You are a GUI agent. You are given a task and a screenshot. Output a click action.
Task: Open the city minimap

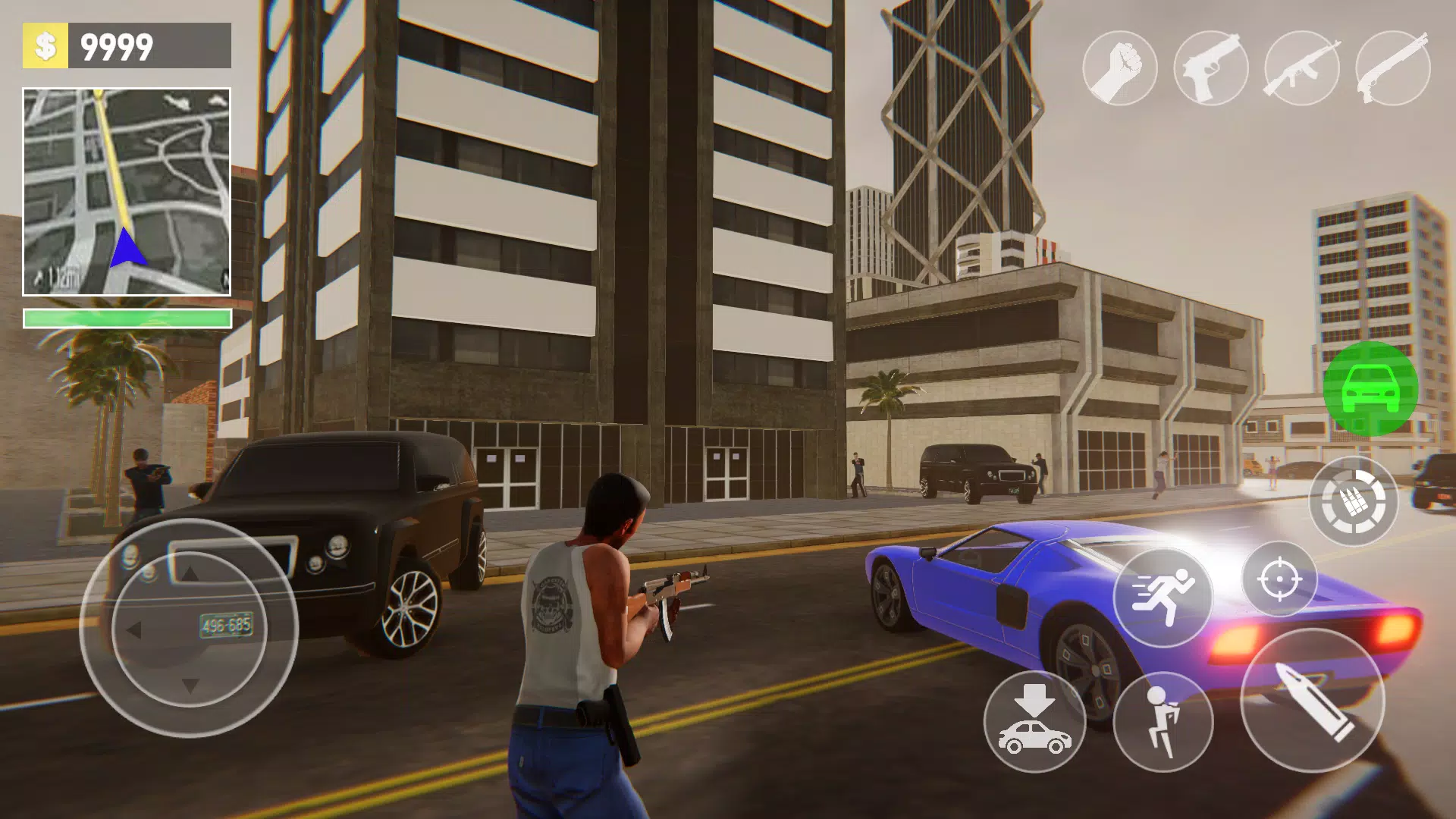[127, 192]
